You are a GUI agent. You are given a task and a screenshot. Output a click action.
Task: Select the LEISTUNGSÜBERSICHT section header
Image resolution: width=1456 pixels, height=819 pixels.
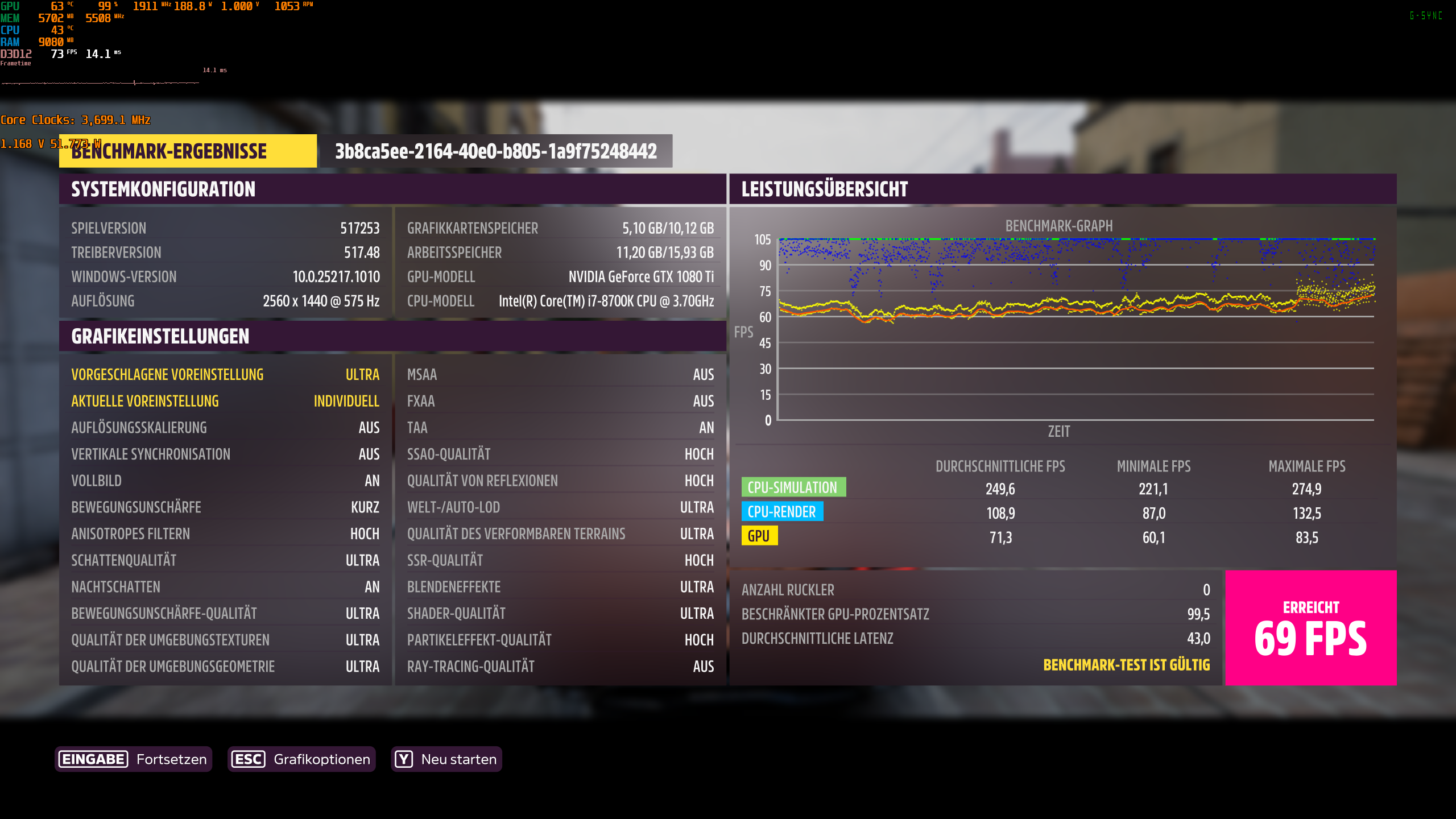coord(824,190)
